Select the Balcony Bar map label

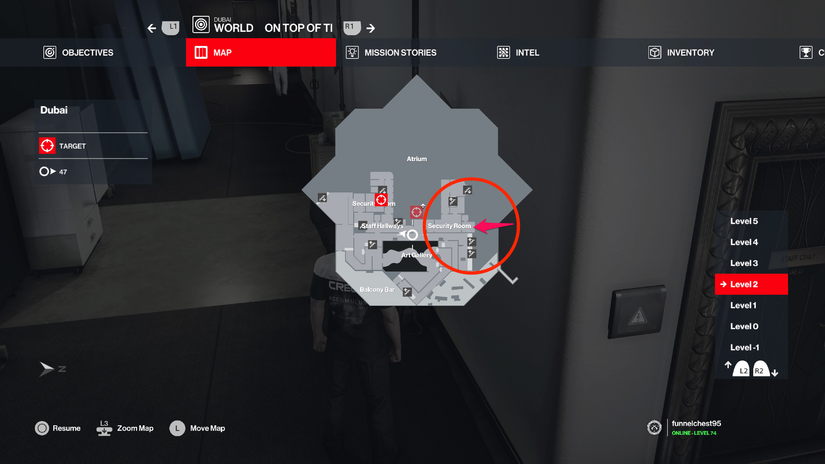click(x=377, y=290)
